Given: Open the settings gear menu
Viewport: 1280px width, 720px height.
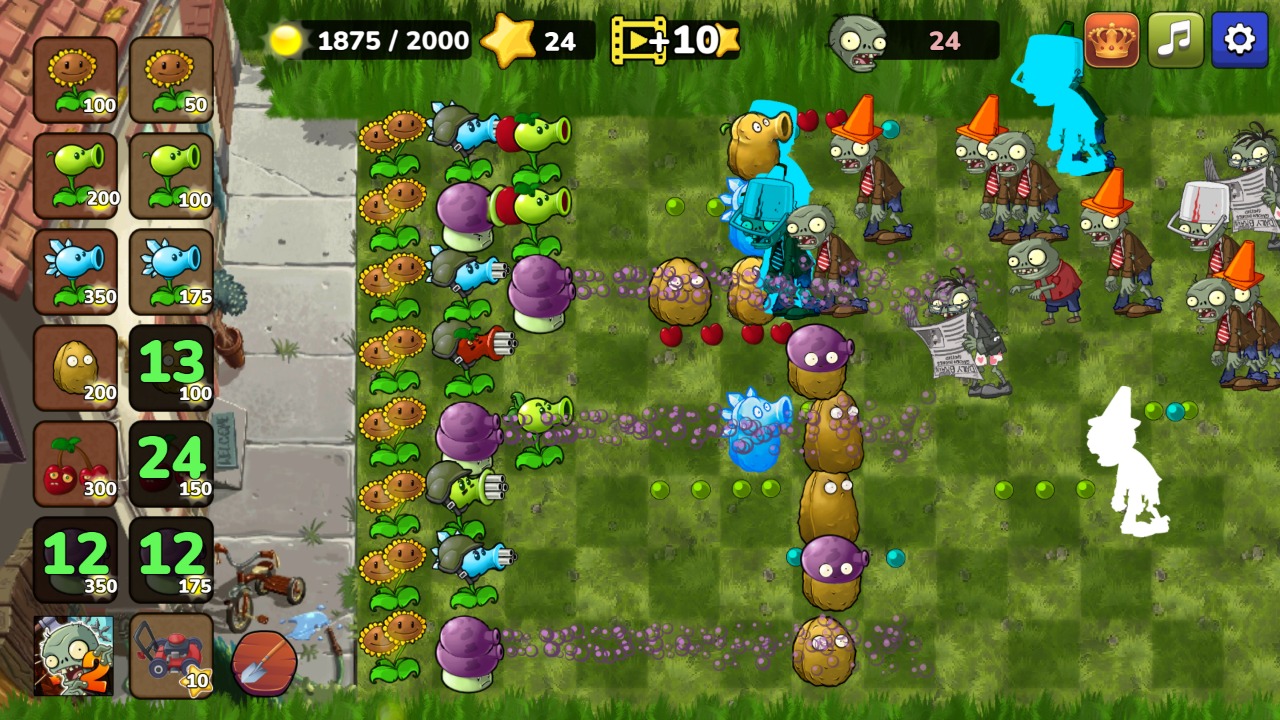Looking at the screenshot, I should 1240,40.
